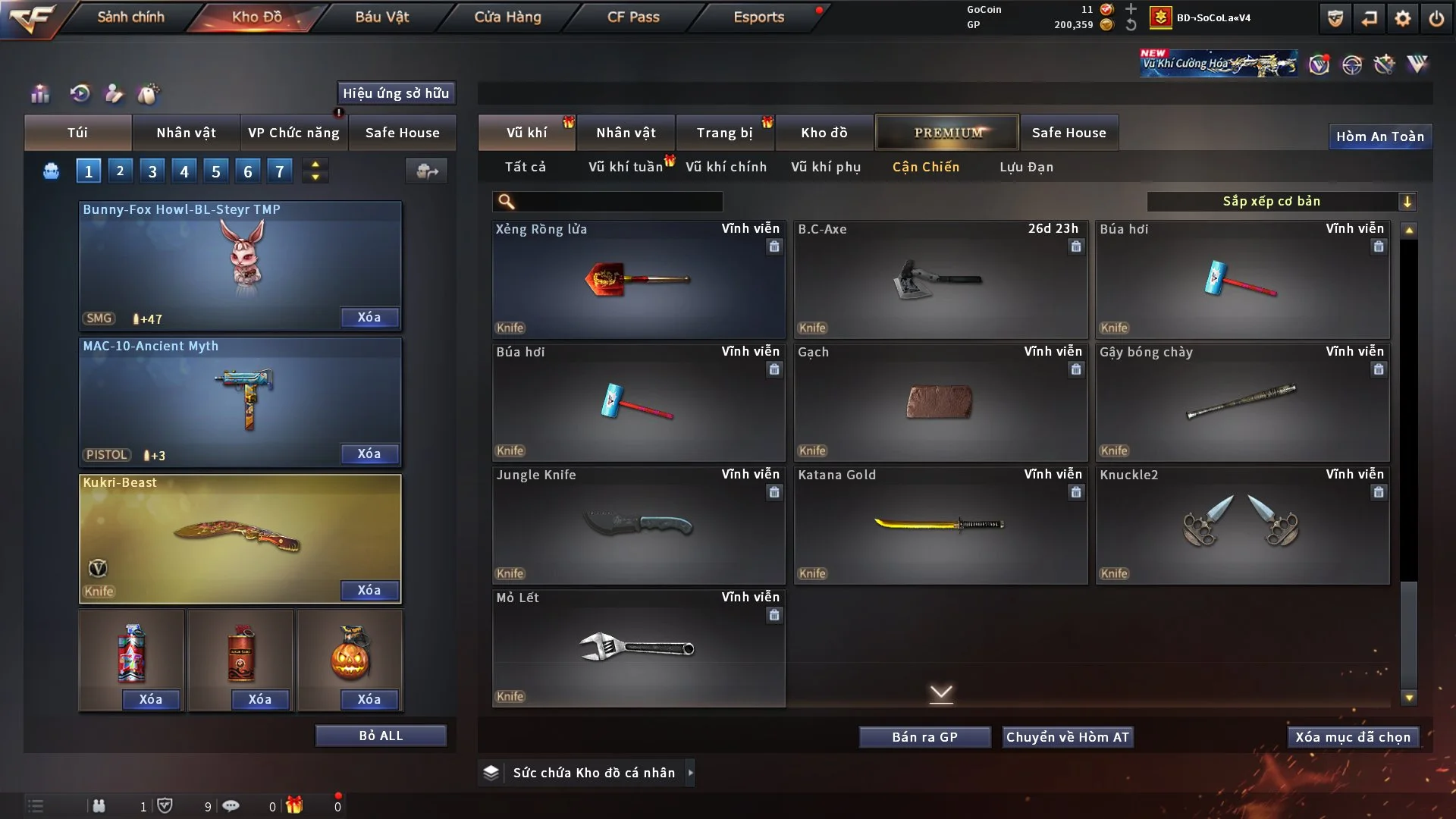Expand Sức chứa Kho đồ cá nhân arrow

click(690, 773)
